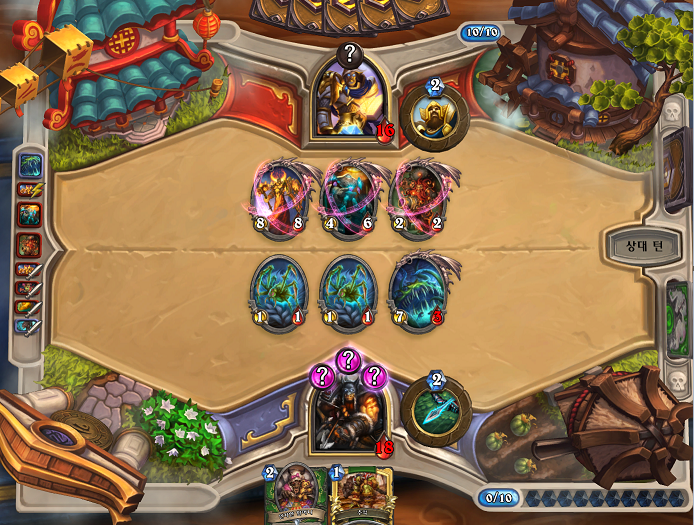Viewport: 694px width, 525px height.
Task: Pick the 1-cost golden card in hand
Action: click(x=355, y=496)
